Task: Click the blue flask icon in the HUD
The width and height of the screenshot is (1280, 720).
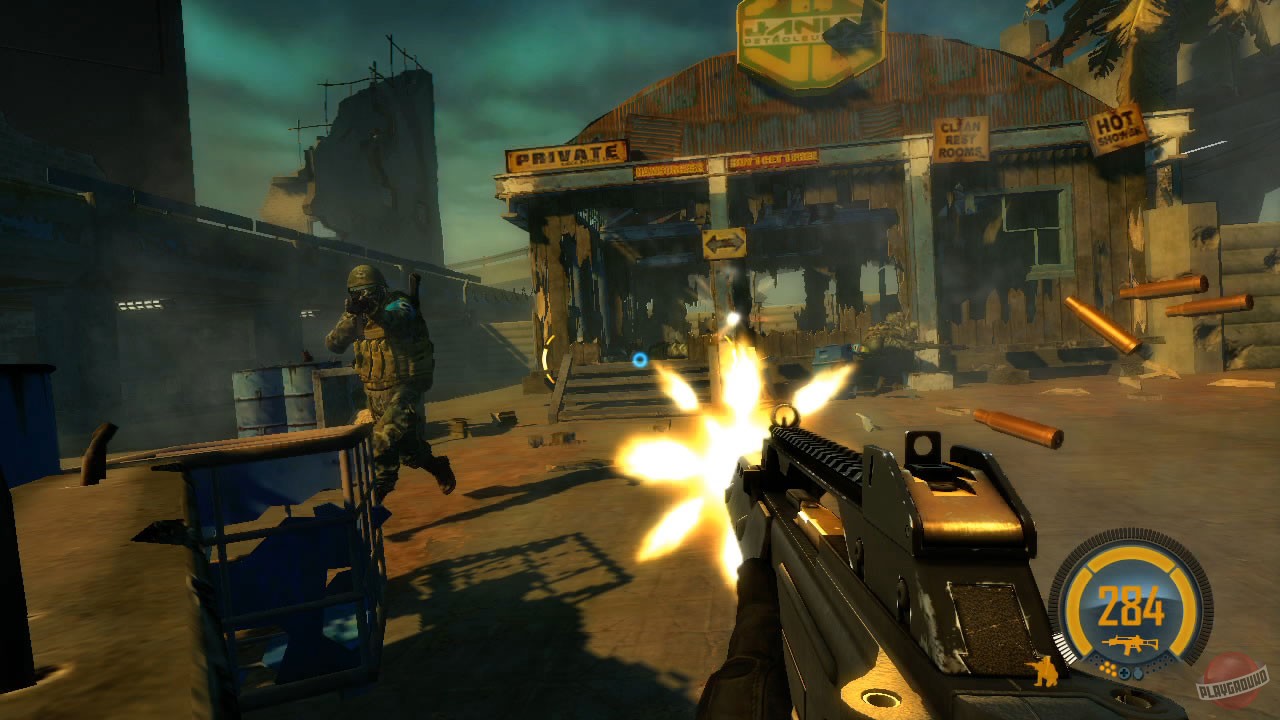Action: coord(1138,671)
